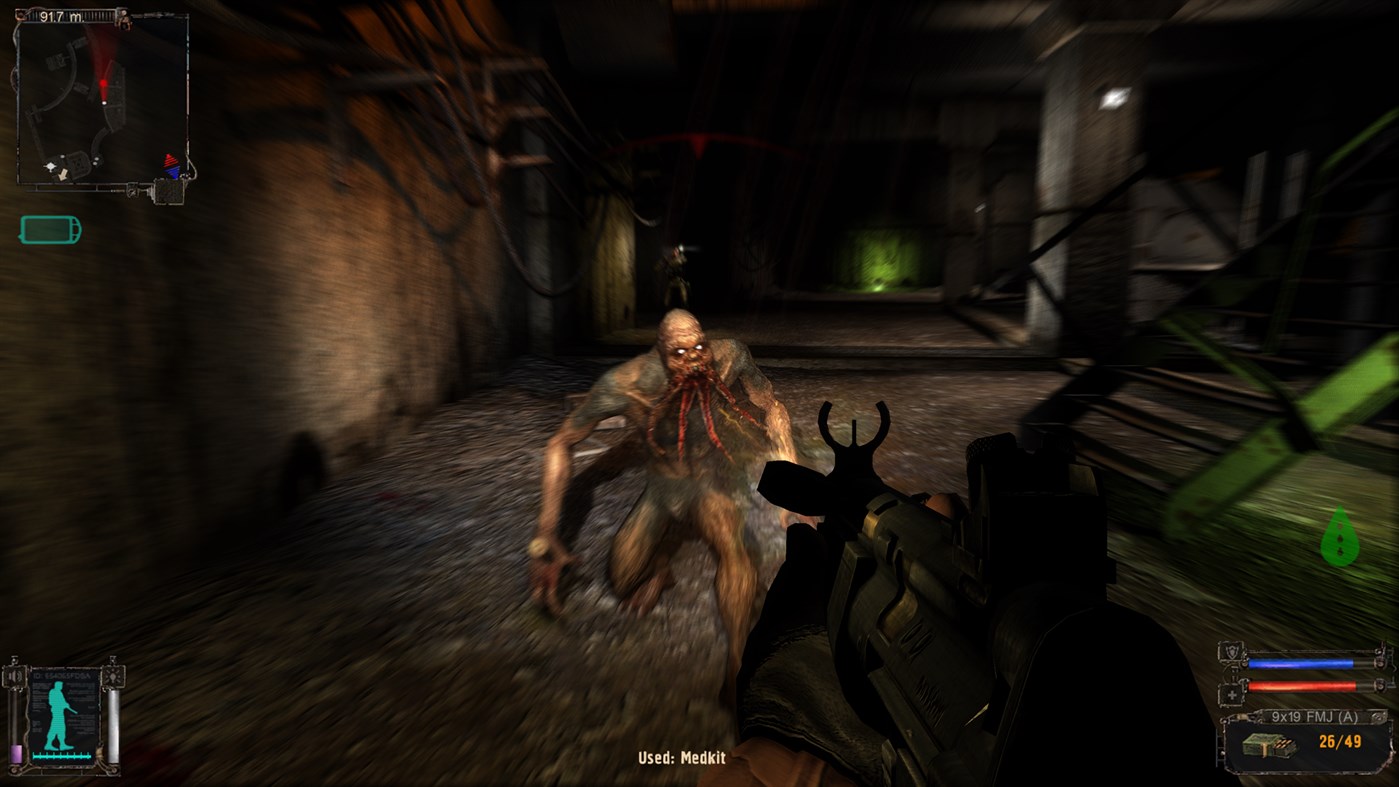Click the Used: Medkit notification text
Image resolution: width=1399 pixels, height=787 pixels.
click(x=683, y=757)
